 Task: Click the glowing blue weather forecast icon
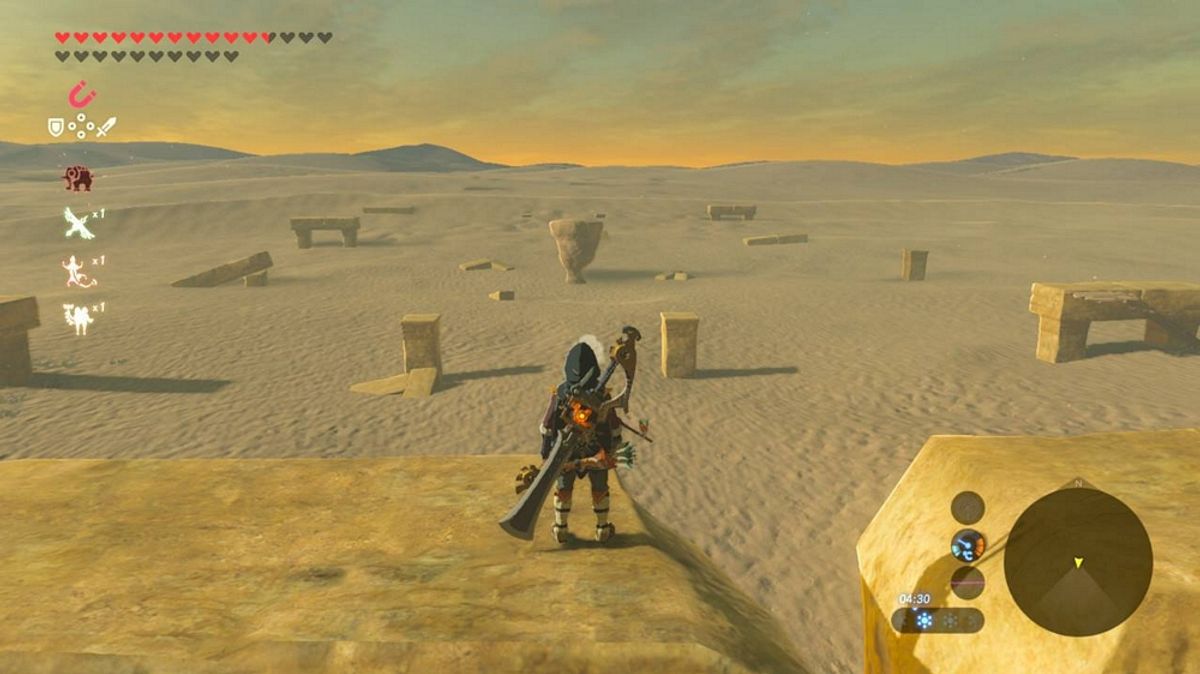tap(923, 621)
